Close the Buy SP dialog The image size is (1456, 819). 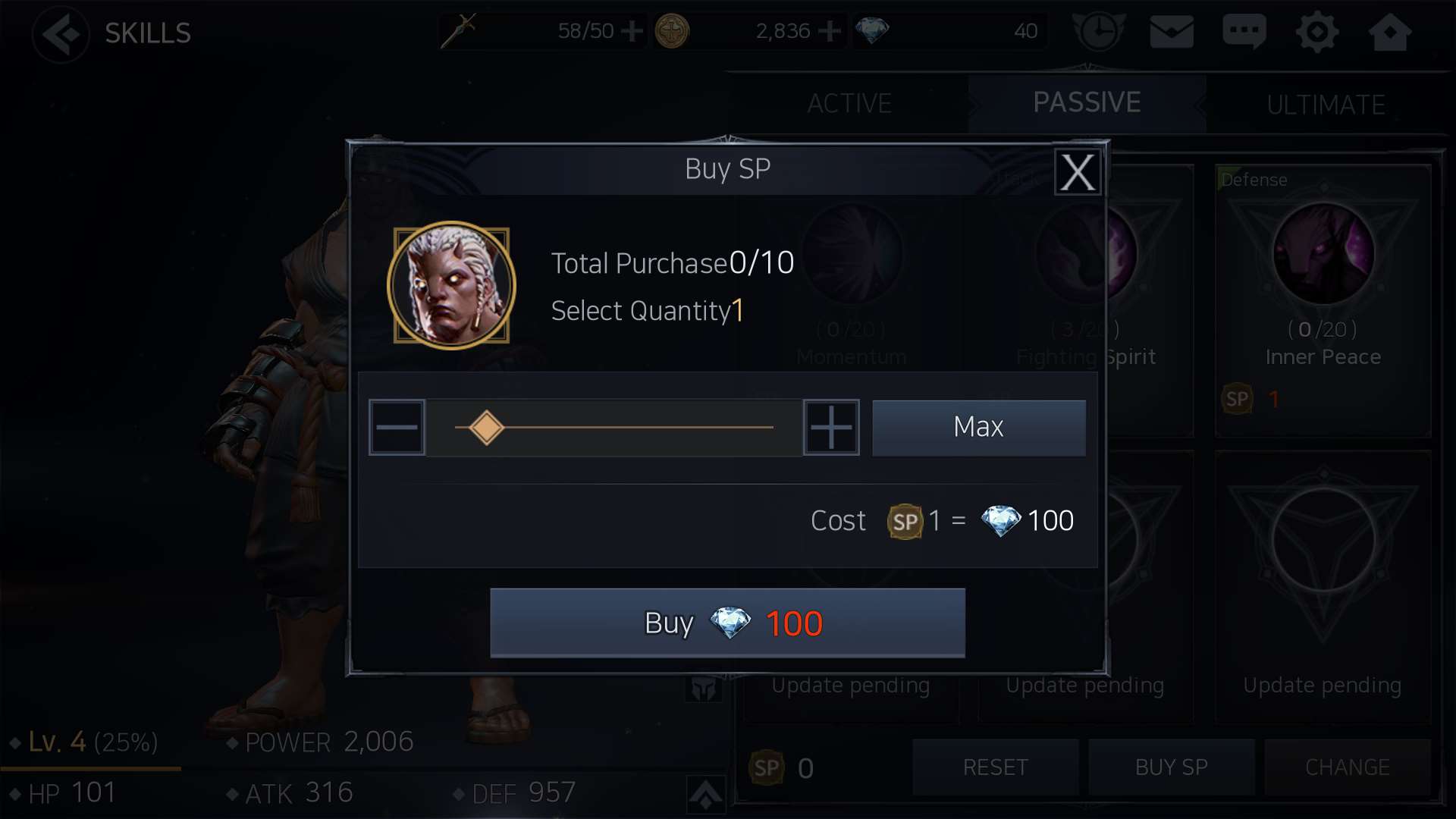click(1077, 172)
